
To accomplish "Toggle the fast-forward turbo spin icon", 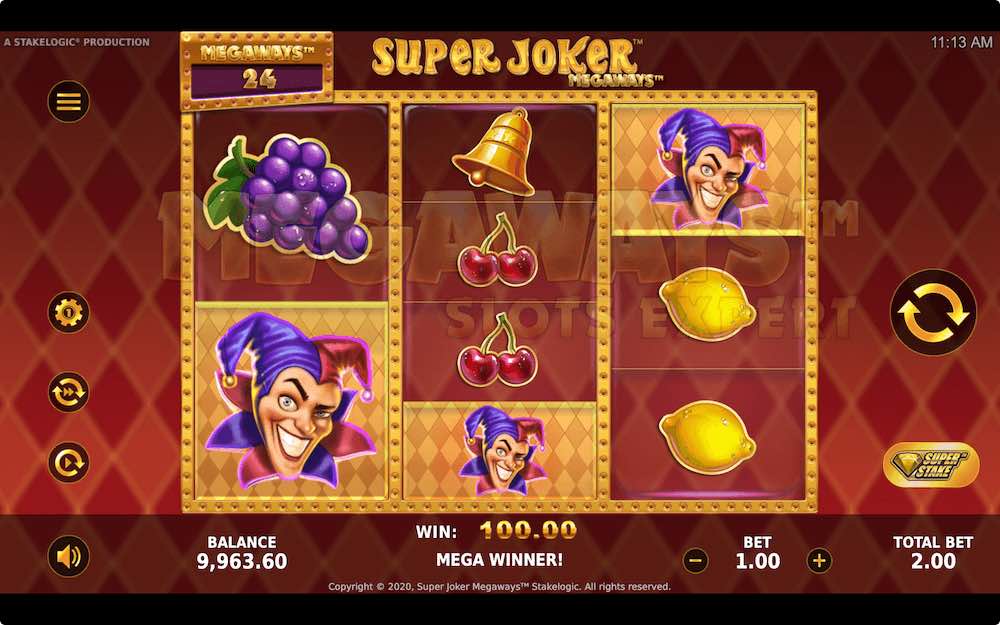I will [69, 392].
